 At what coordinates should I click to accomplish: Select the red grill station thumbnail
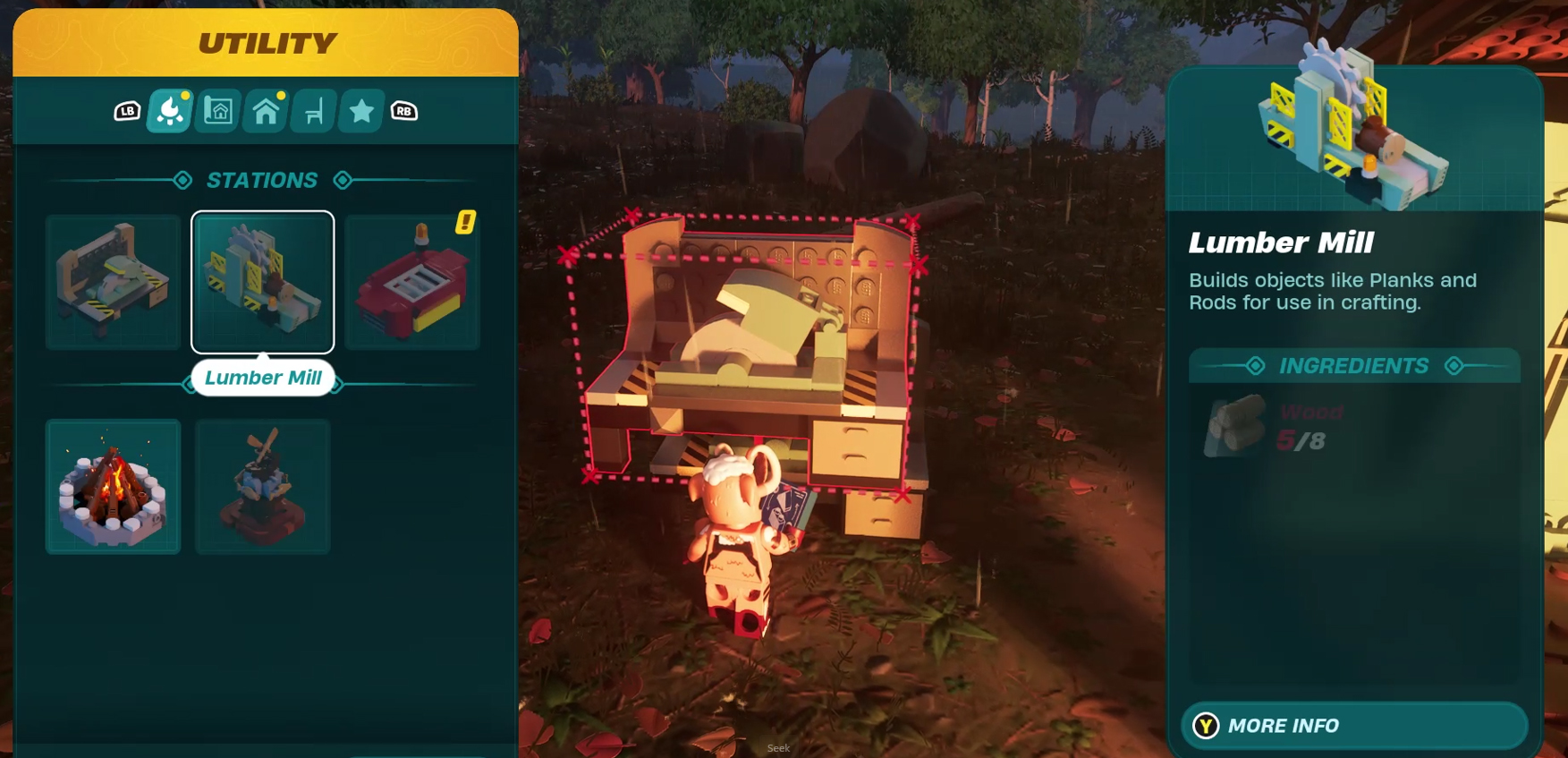[x=411, y=282]
